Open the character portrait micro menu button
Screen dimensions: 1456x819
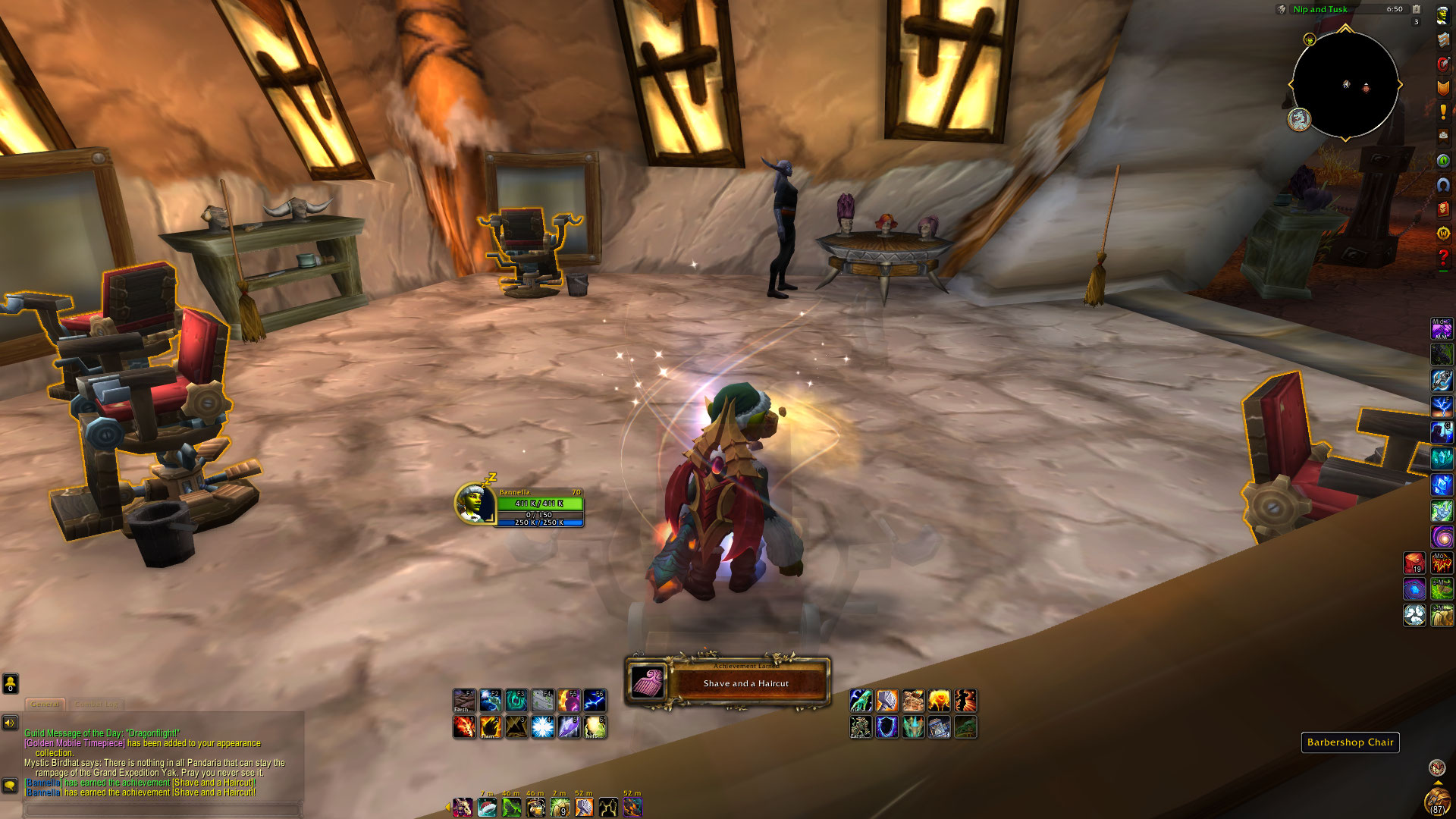1442,16
